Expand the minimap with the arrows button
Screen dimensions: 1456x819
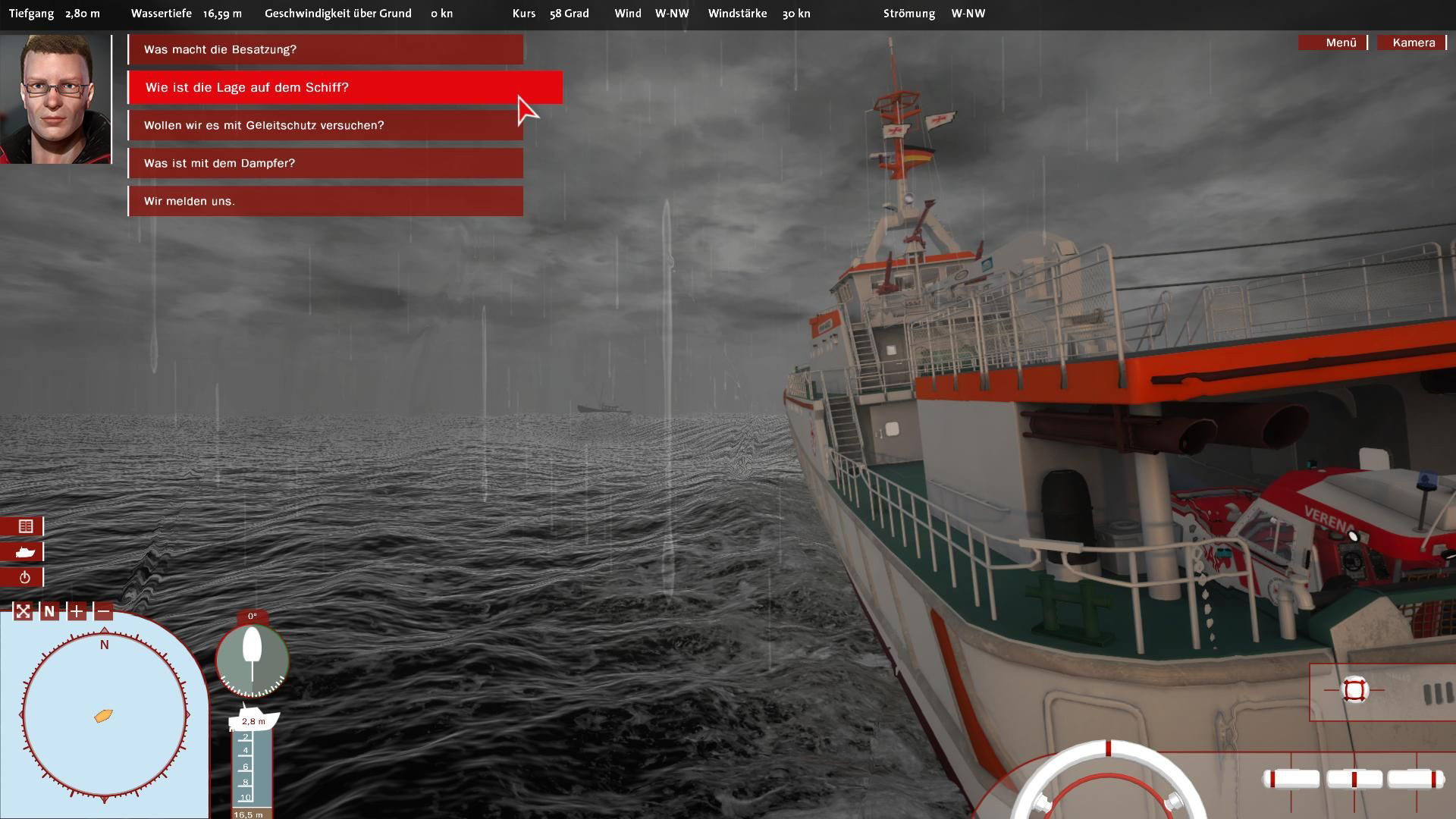(x=23, y=611)
